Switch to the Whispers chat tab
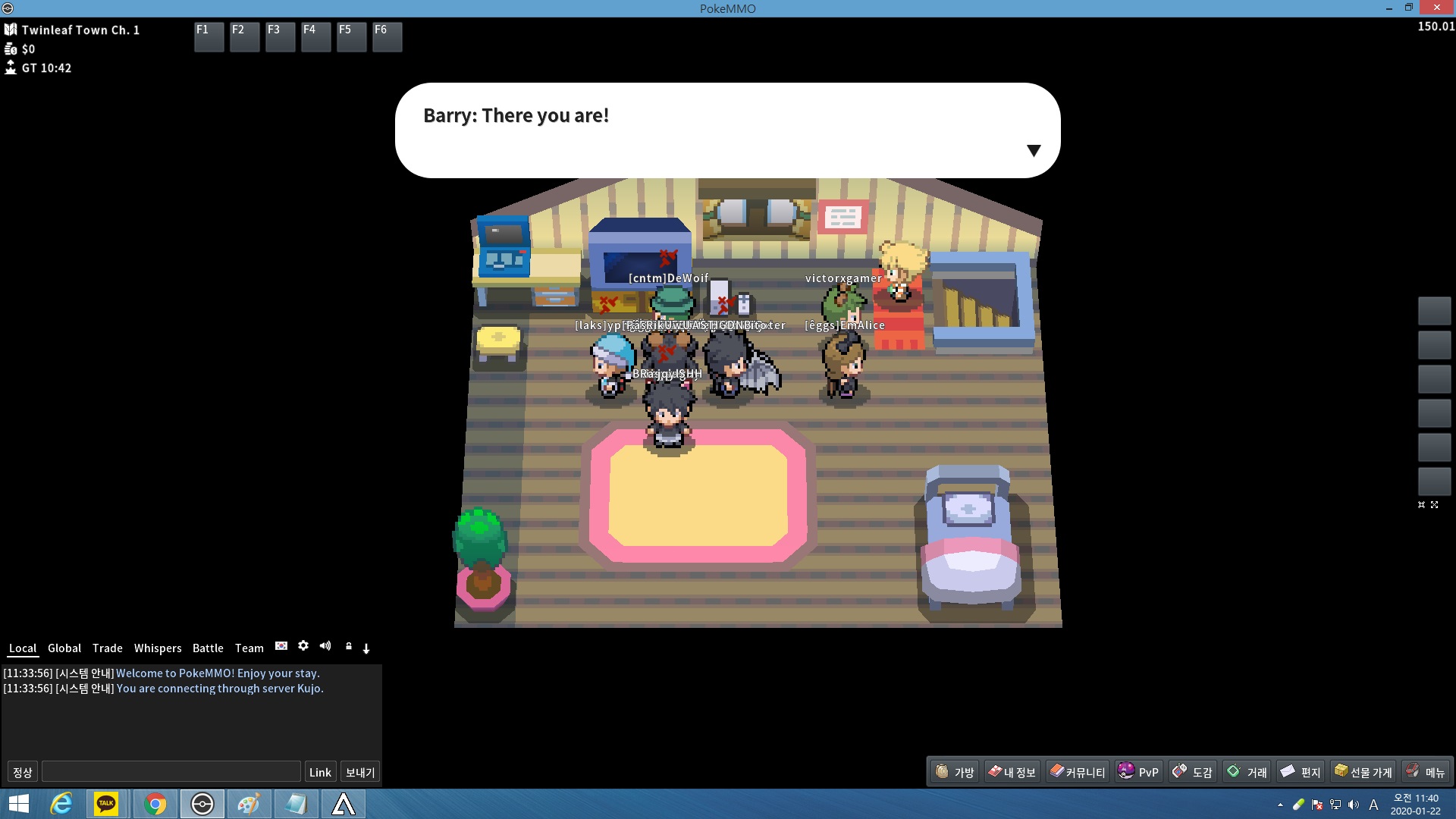 coord(158,648)
